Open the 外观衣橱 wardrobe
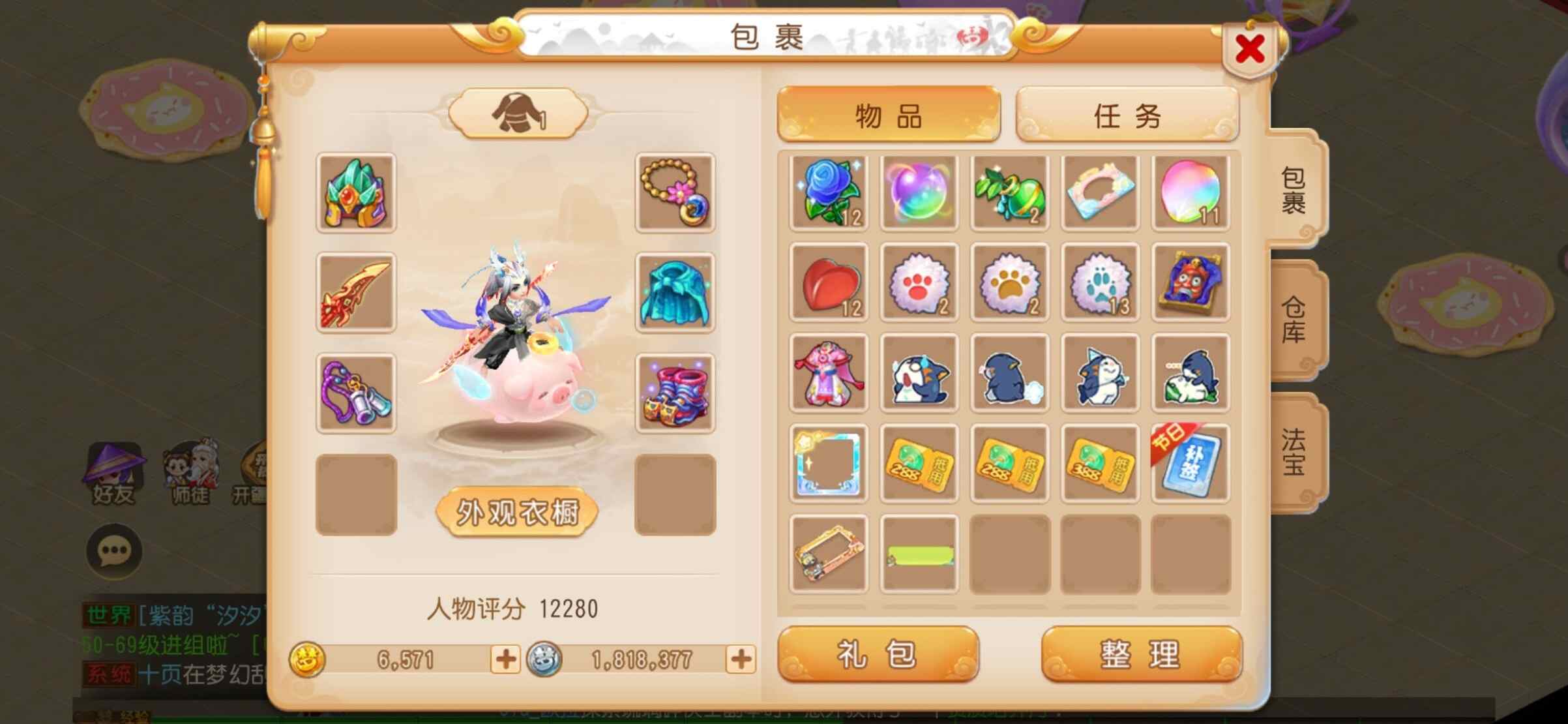 517,513
